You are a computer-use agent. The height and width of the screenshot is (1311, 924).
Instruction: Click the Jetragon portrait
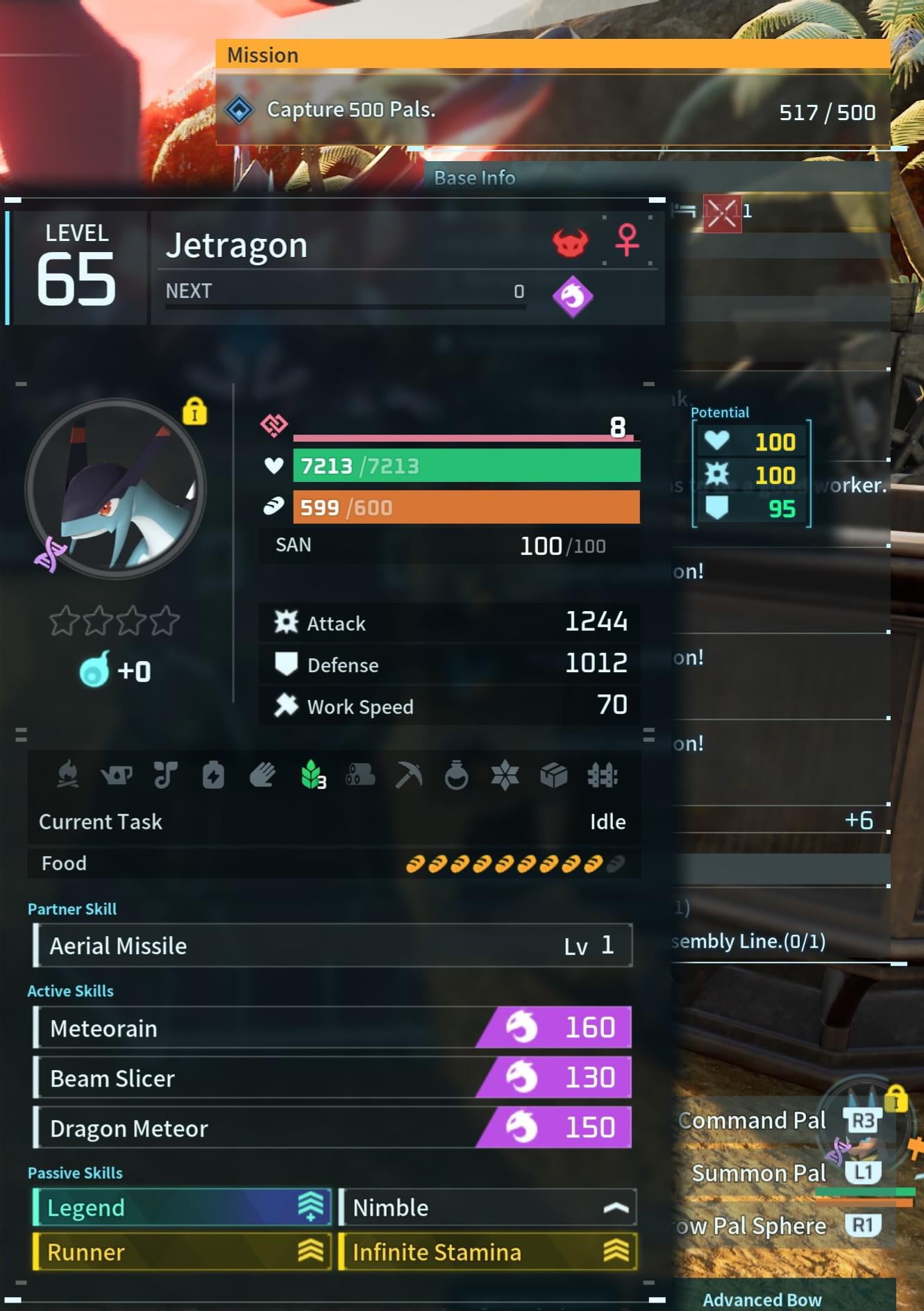pyautogui.click(x=115, y=488)
